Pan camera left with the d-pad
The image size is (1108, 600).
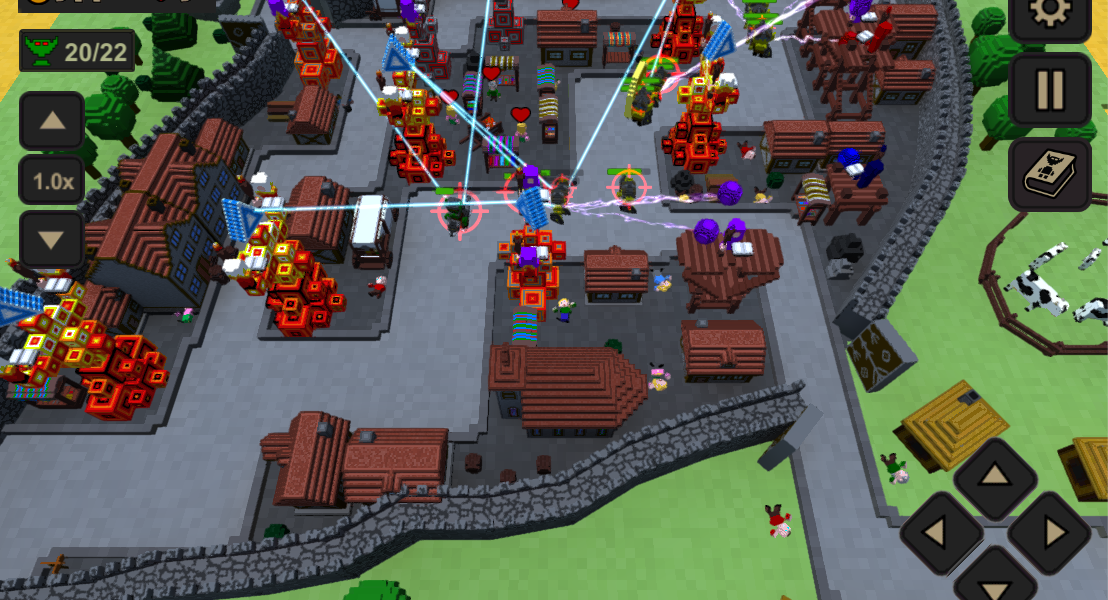coord(941,533)
